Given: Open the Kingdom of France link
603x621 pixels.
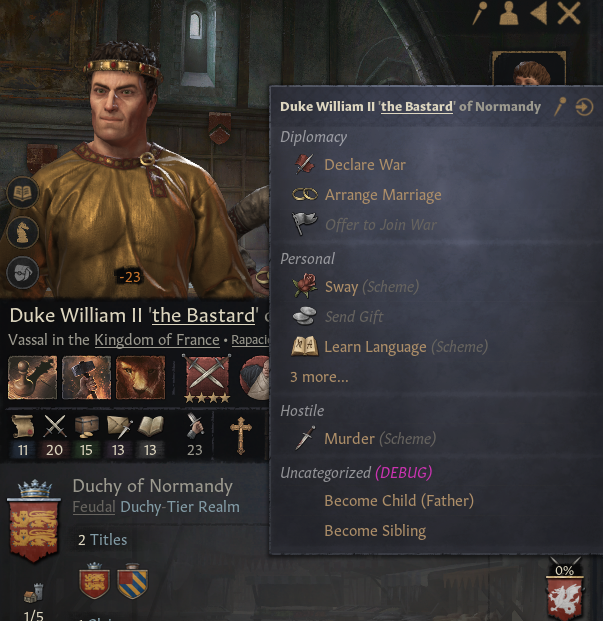Looking at the screenshot, I should pyautogui.click(x=157, y=340).
